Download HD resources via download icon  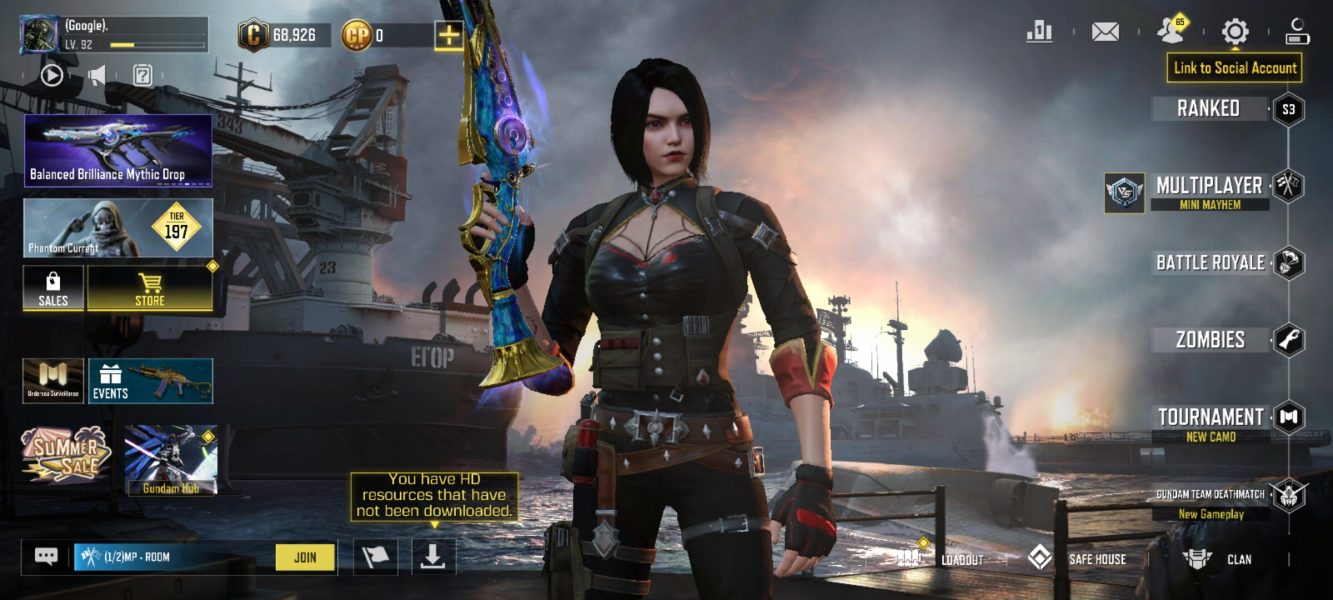pos(433,557)
